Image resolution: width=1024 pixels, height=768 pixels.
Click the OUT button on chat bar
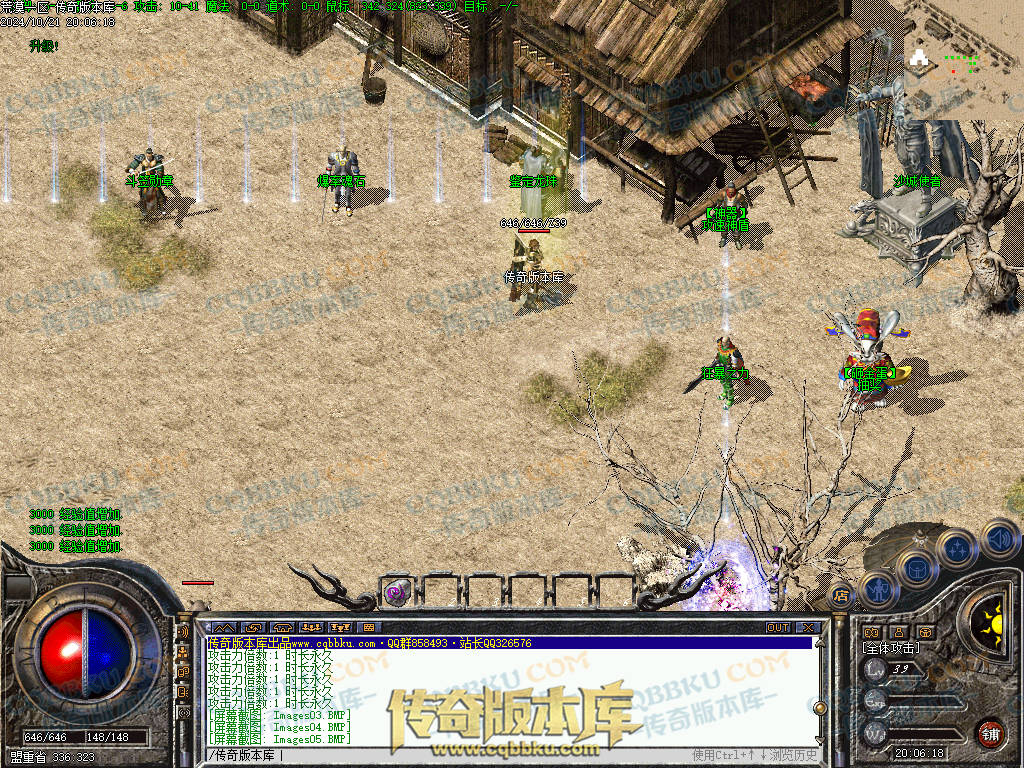click(x=778, y=627)
